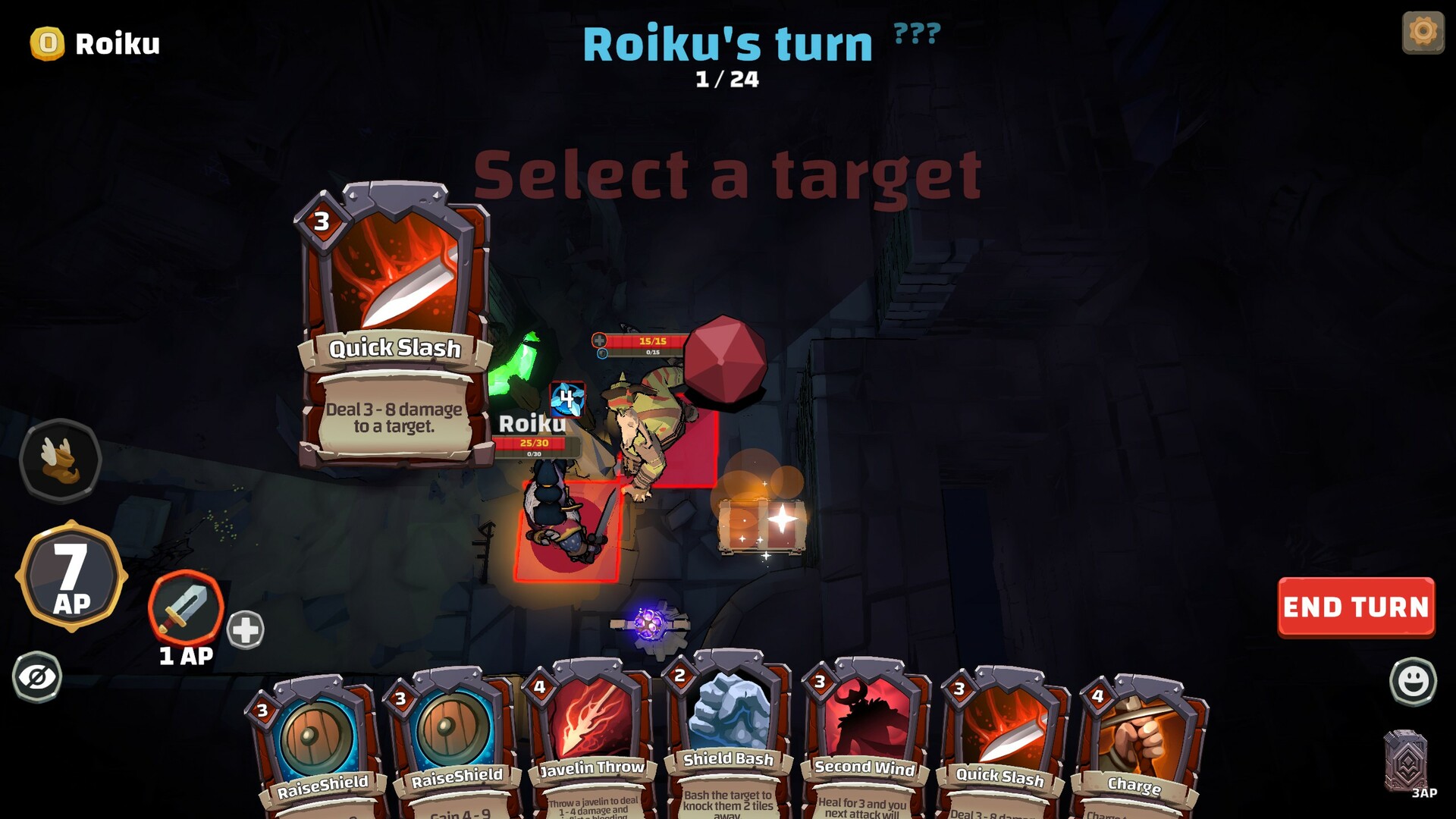Viewport: 1456px width, 819px height.
Task: Click Roiku's gold coin badge
Action: pyautogui.click(x=44, y=43)
